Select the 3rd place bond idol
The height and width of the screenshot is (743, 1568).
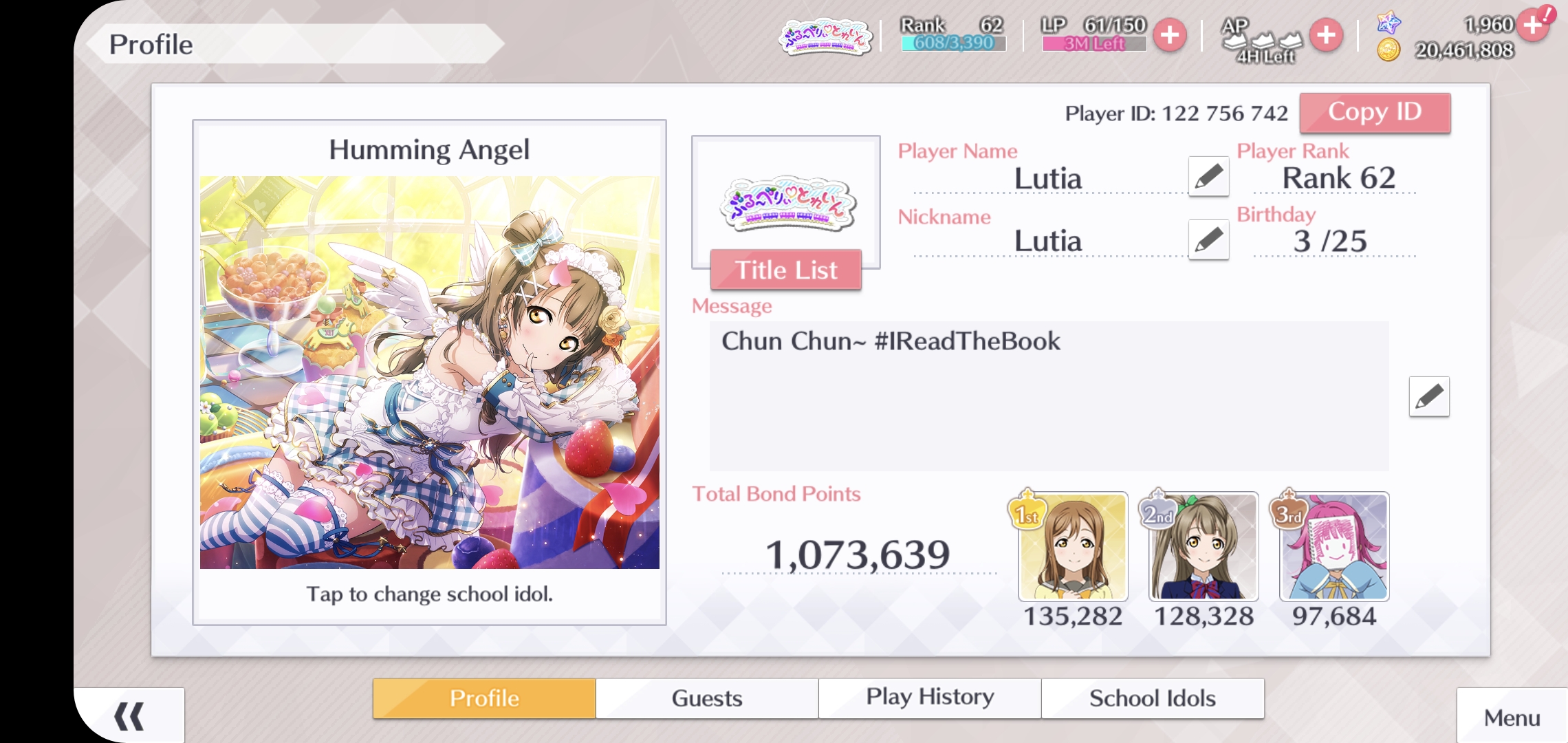click(x=1334, y=547)
